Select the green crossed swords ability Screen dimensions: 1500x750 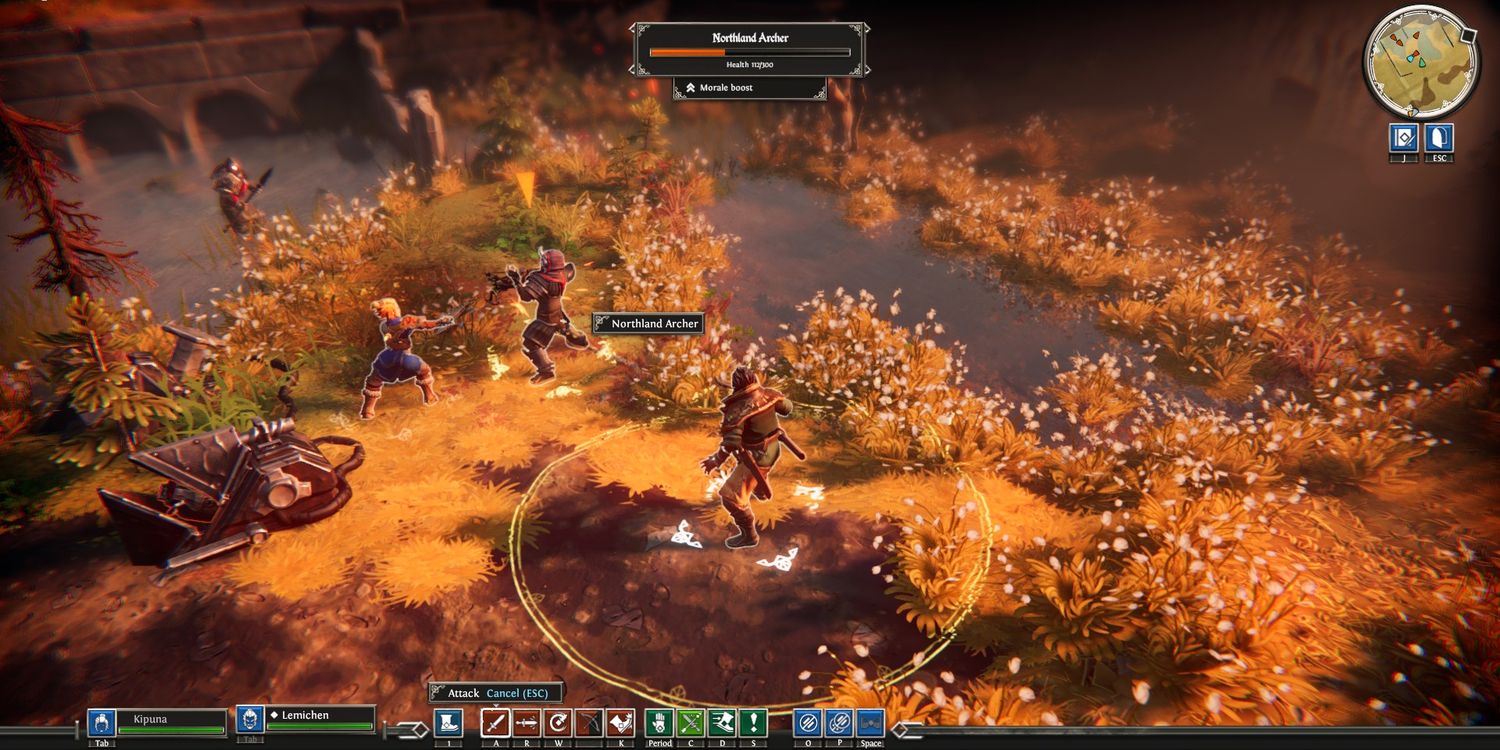point(690,723)
